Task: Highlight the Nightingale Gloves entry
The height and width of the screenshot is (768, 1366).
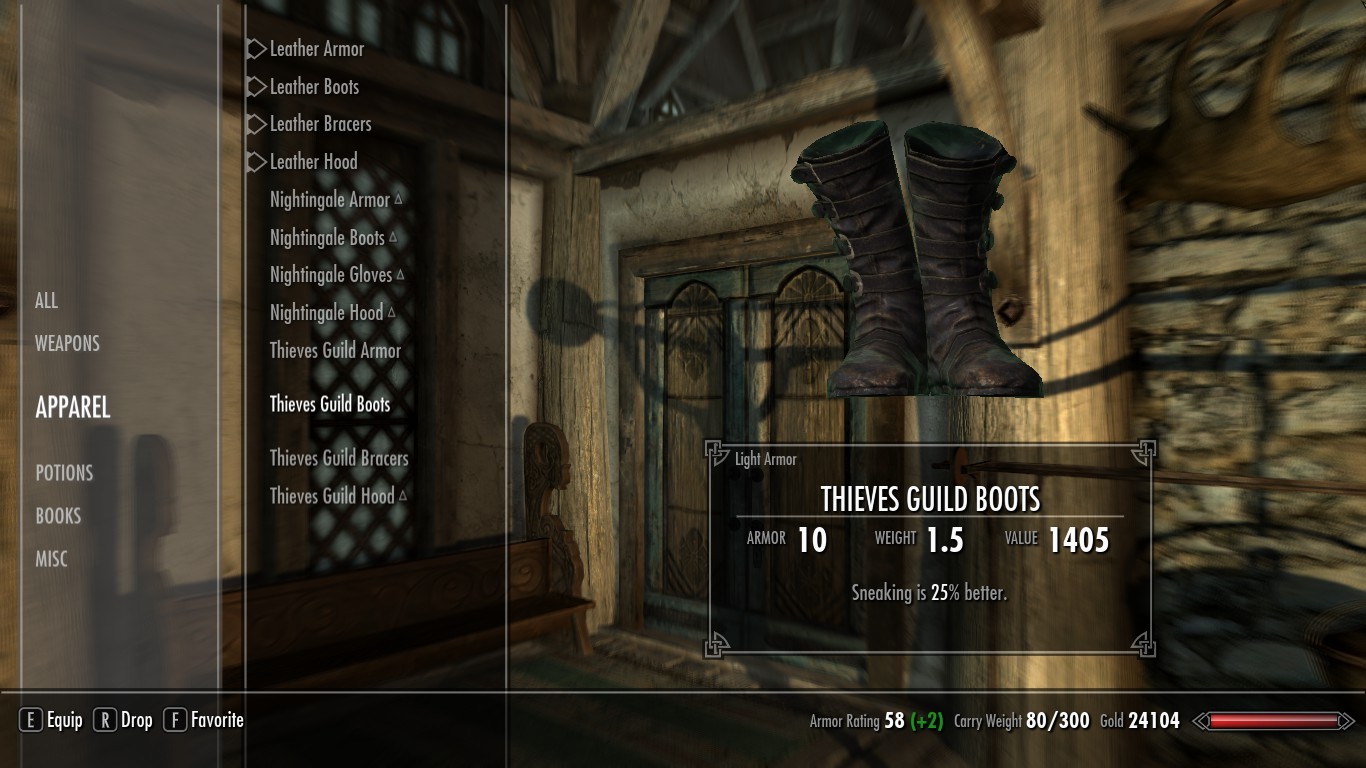Action: 331,275
